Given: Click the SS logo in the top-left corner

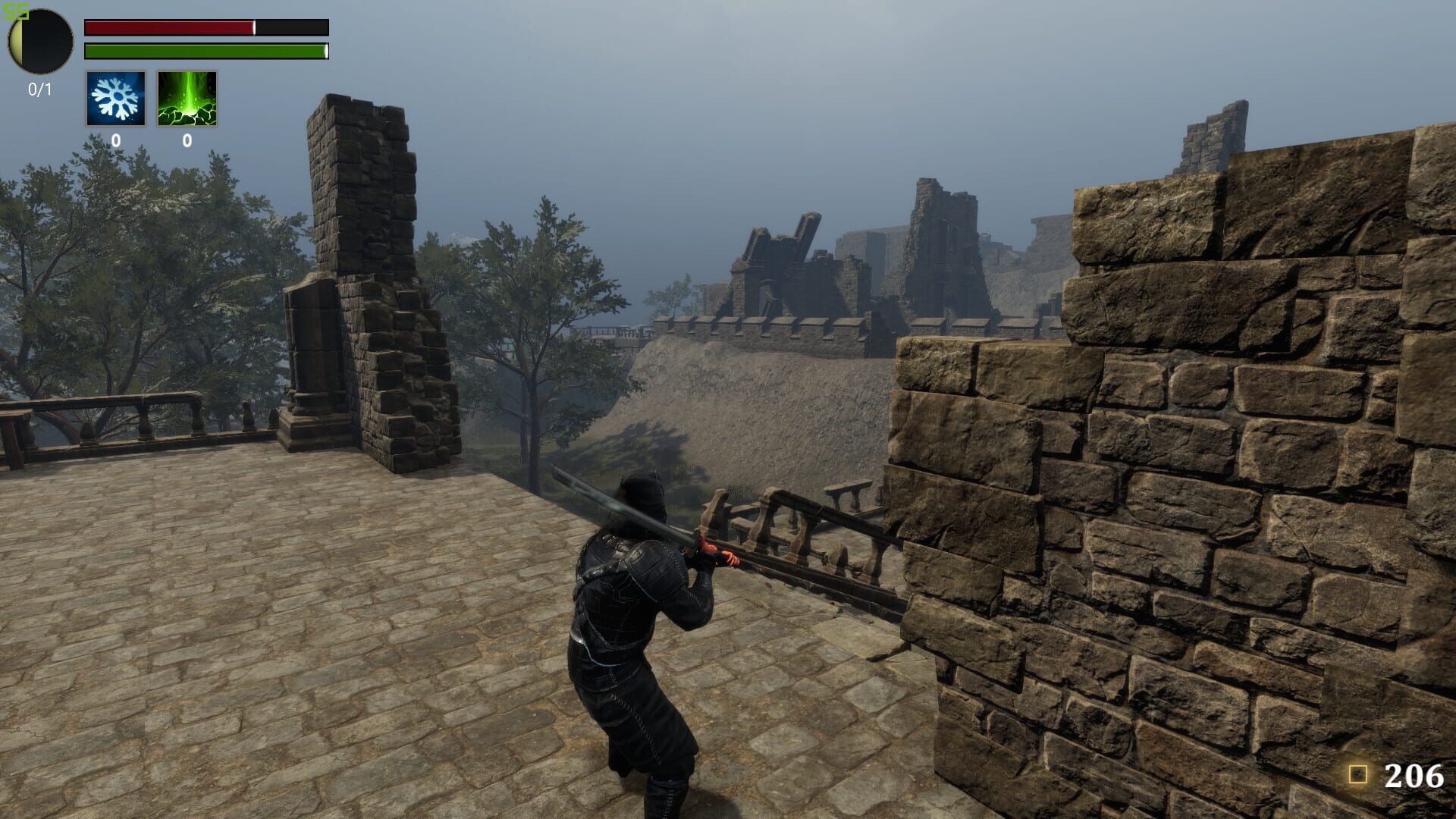Looking at the screenshot, I should [17, 11].
